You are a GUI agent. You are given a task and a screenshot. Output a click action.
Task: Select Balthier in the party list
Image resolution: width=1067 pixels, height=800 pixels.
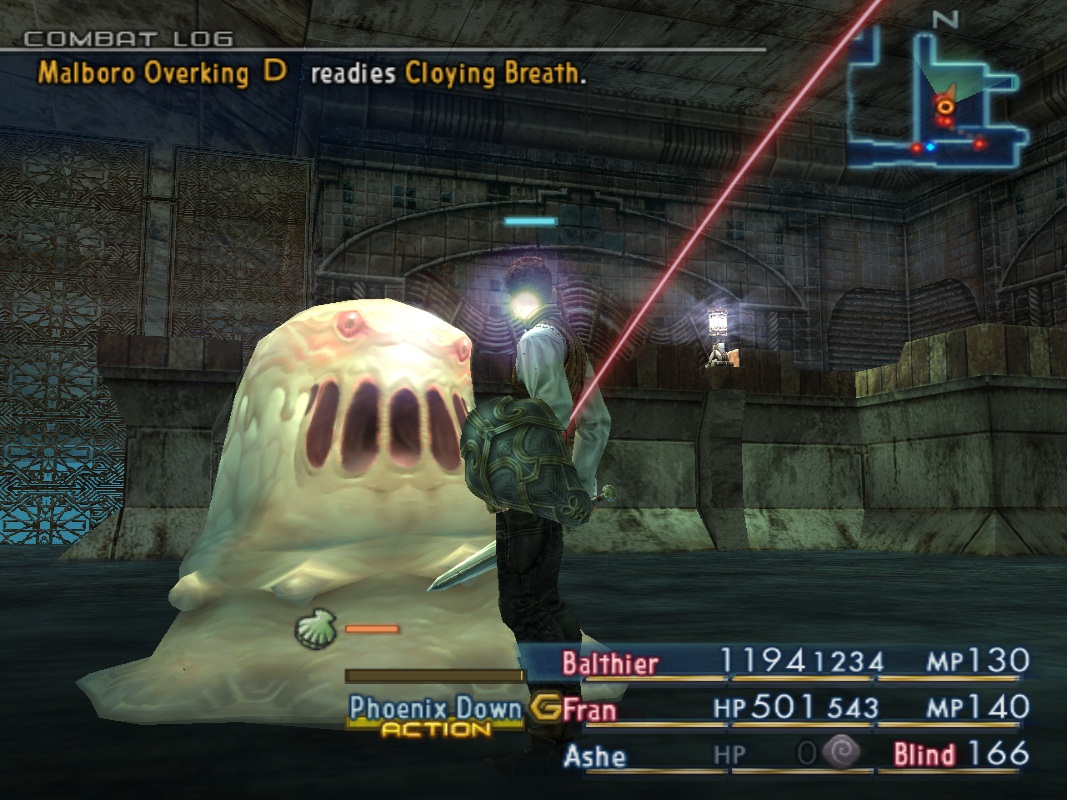click(610, 663)
